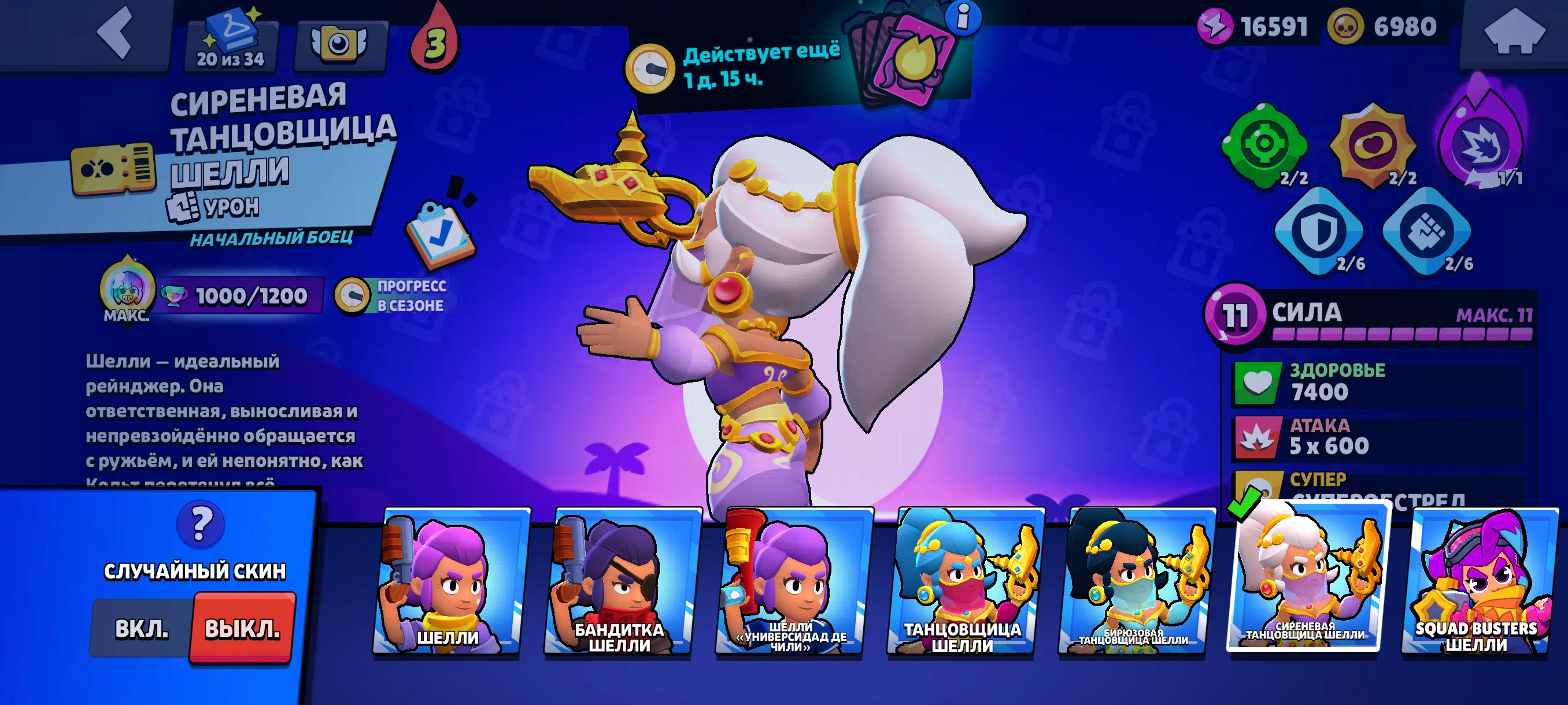Open Прогресс в сезоне

(393, 296)
